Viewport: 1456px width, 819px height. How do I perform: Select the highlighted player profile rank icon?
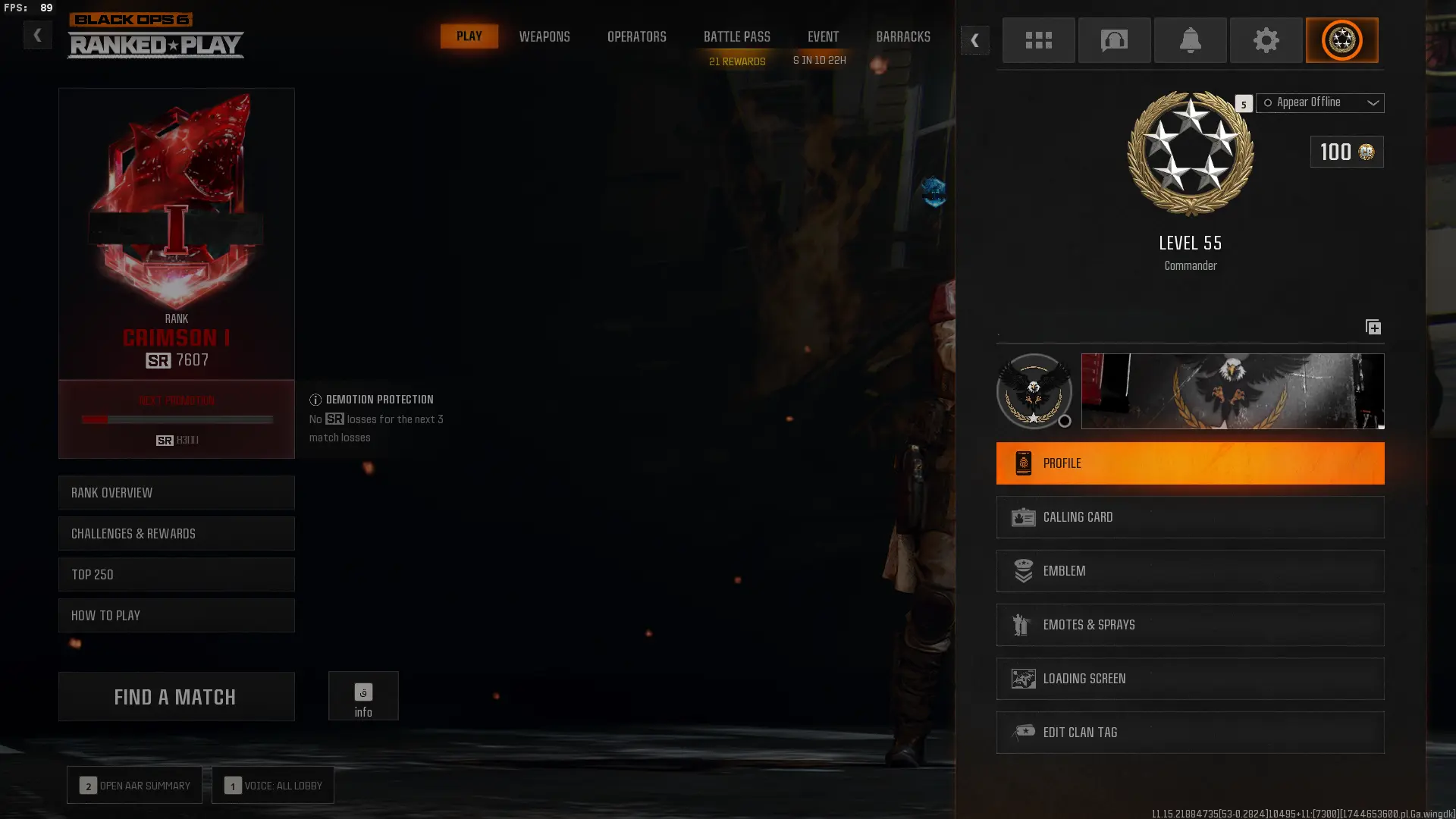(1341, 40)
